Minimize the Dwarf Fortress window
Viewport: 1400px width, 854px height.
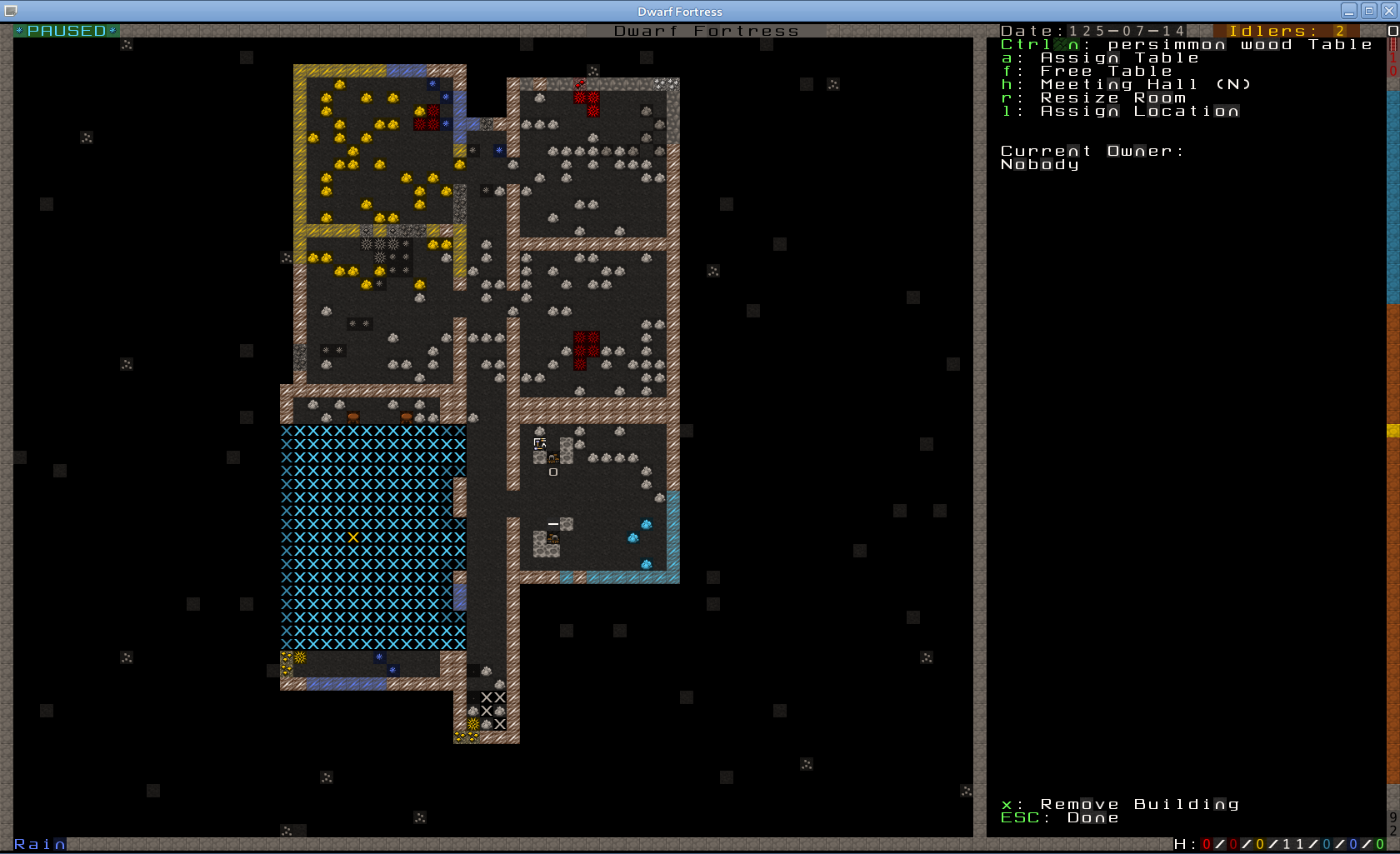1349,11
